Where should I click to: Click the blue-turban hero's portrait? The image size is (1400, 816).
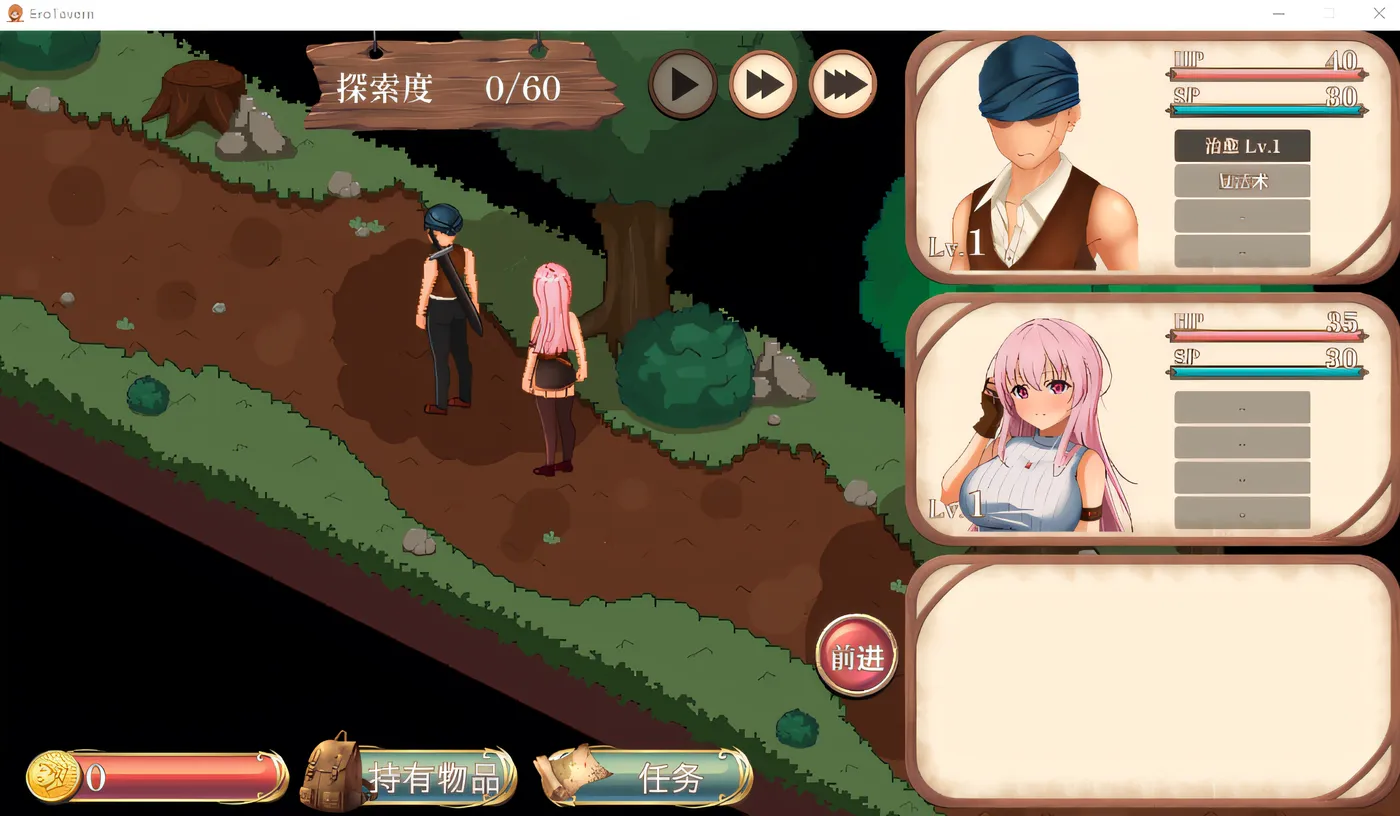click(1030, 150)
